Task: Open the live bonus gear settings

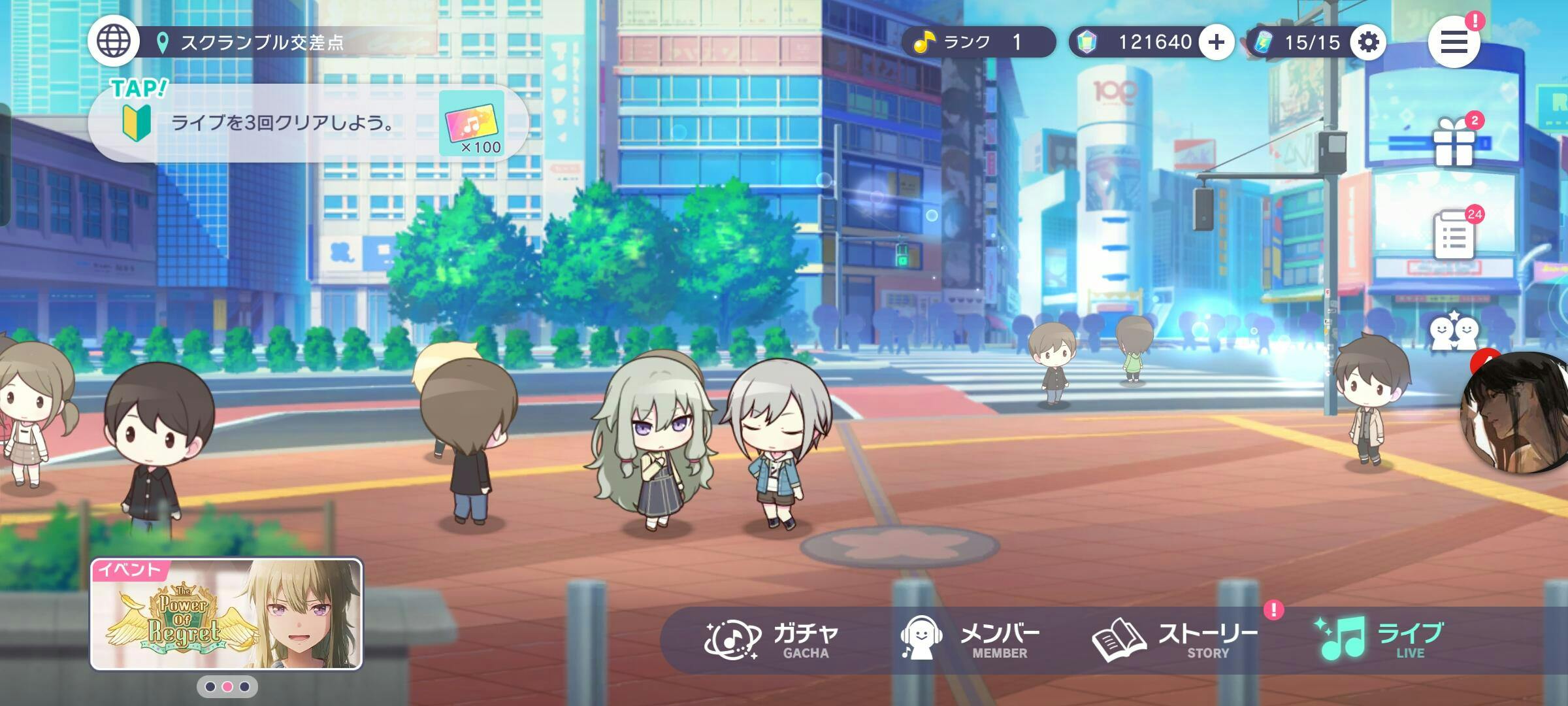Action: [1368, 42]
